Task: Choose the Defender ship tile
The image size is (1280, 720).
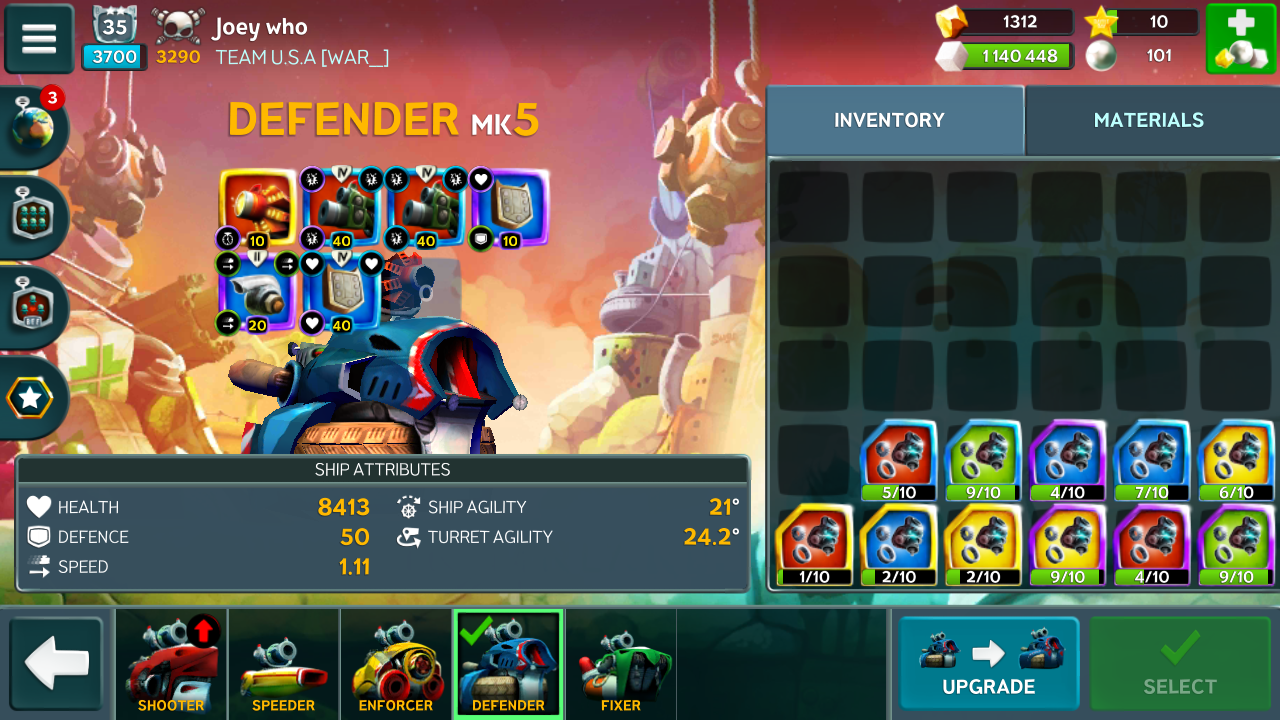Action: 508,664
